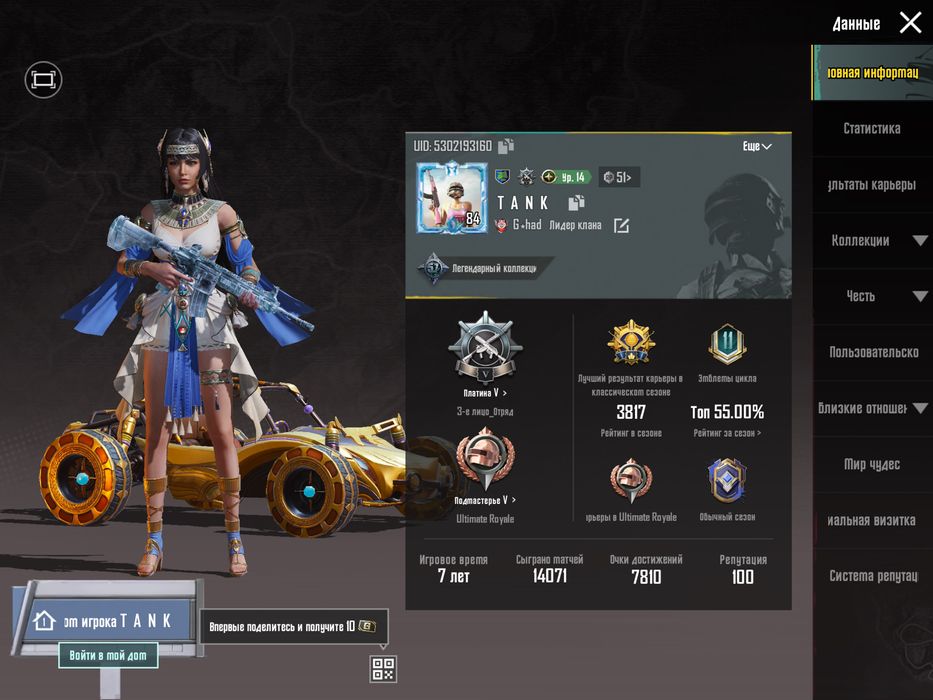This screenshot has height=700, width=933.
Task: Open the Еще dropdown
Action: click(x=757, y=146)
